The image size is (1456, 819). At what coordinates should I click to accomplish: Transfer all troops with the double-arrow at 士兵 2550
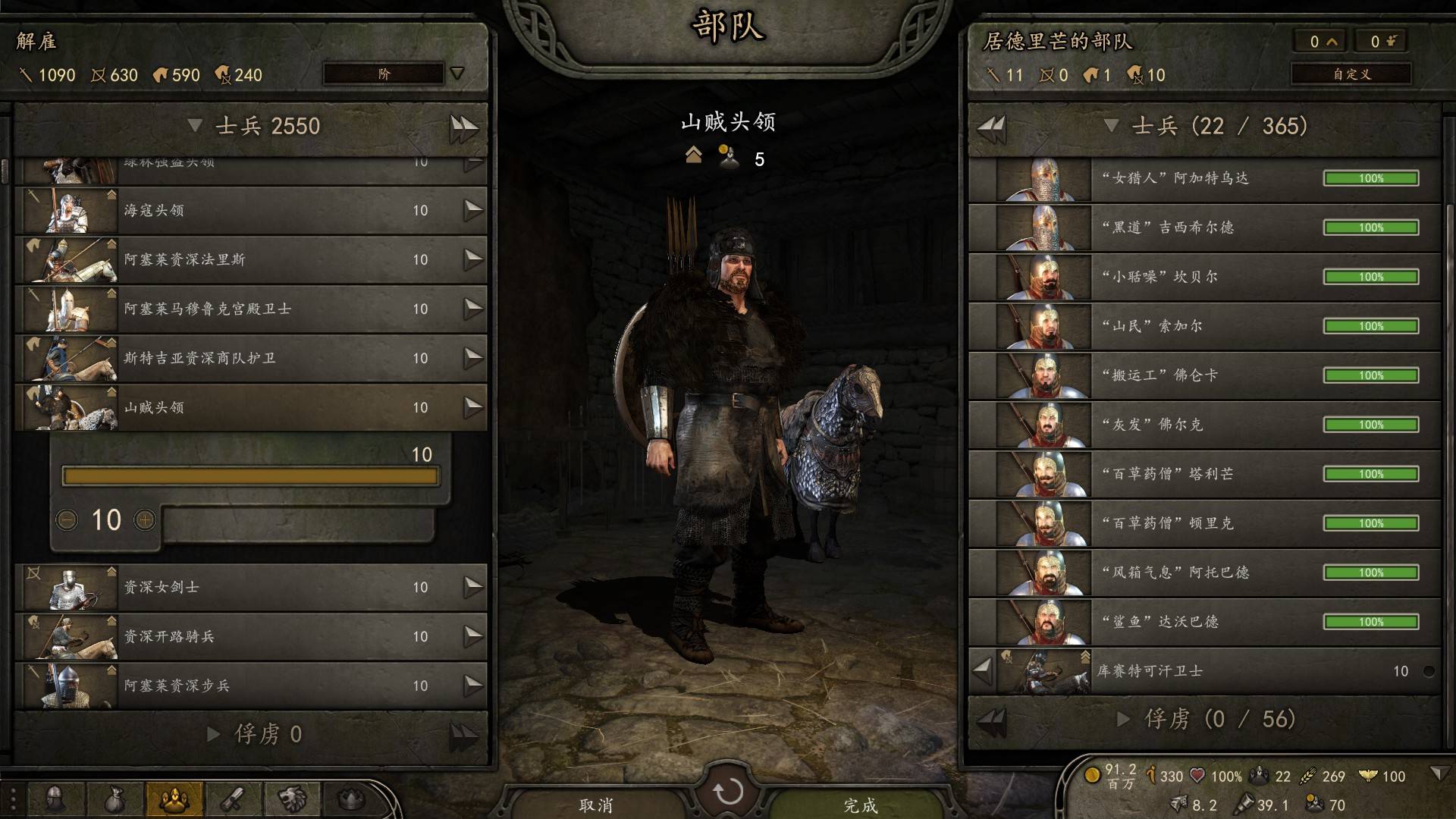463,127
